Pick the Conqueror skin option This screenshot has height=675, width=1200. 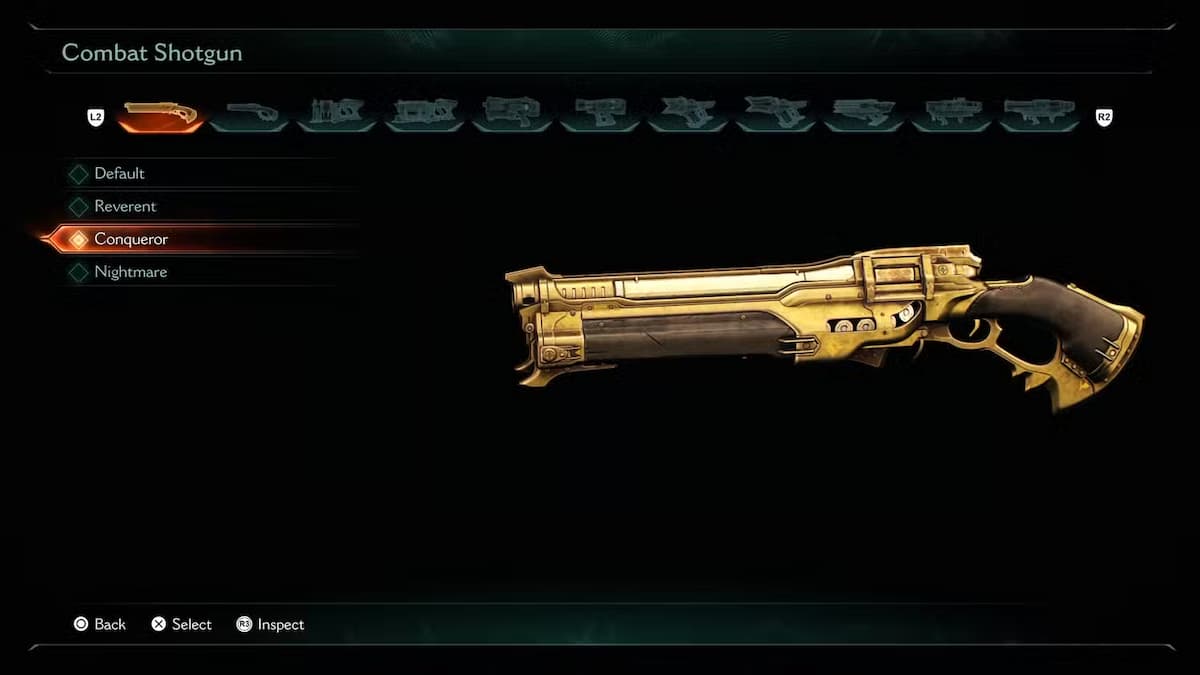[130, 240]
